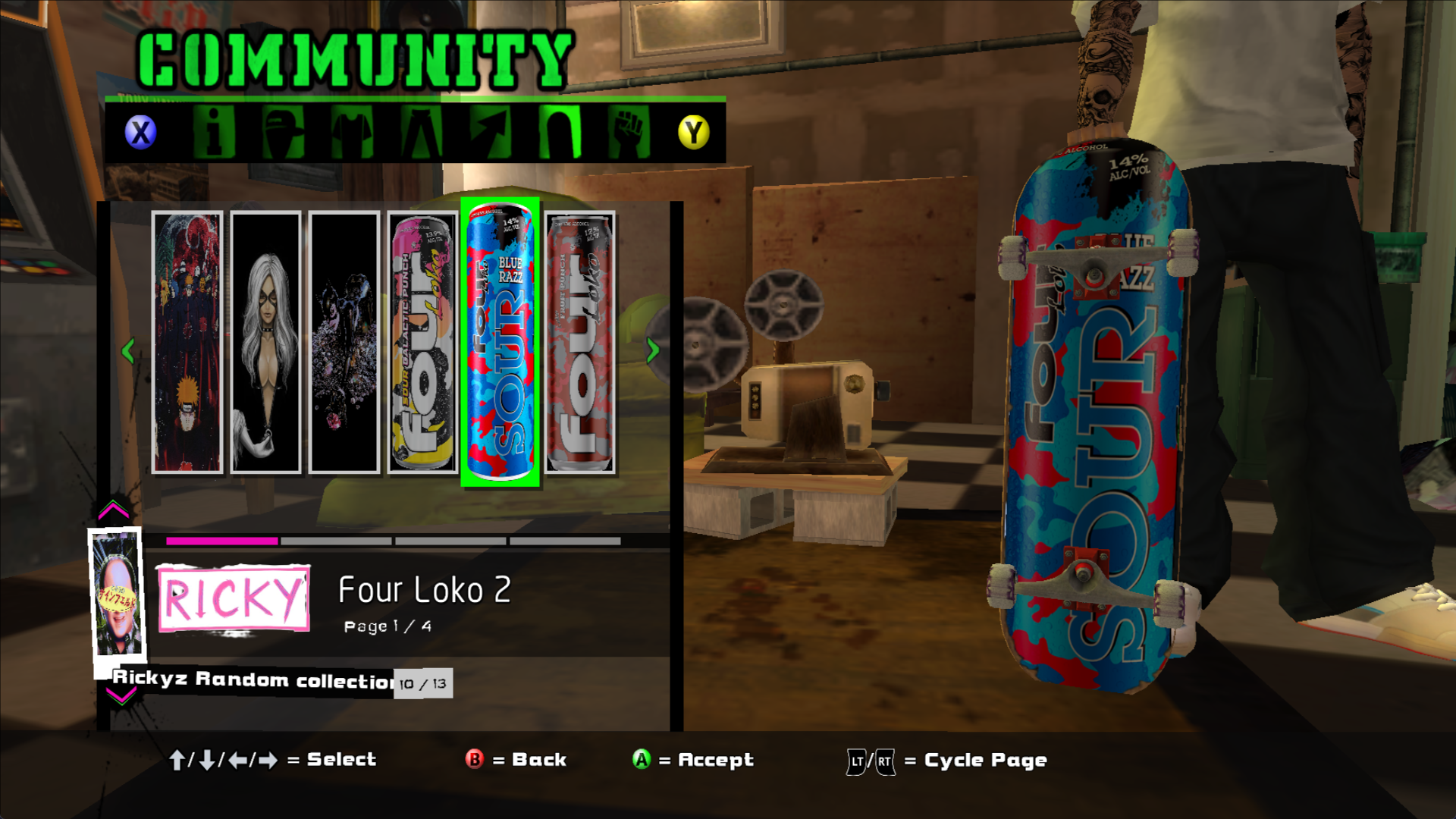Jump to the second page bar segment

pos(336,541)
